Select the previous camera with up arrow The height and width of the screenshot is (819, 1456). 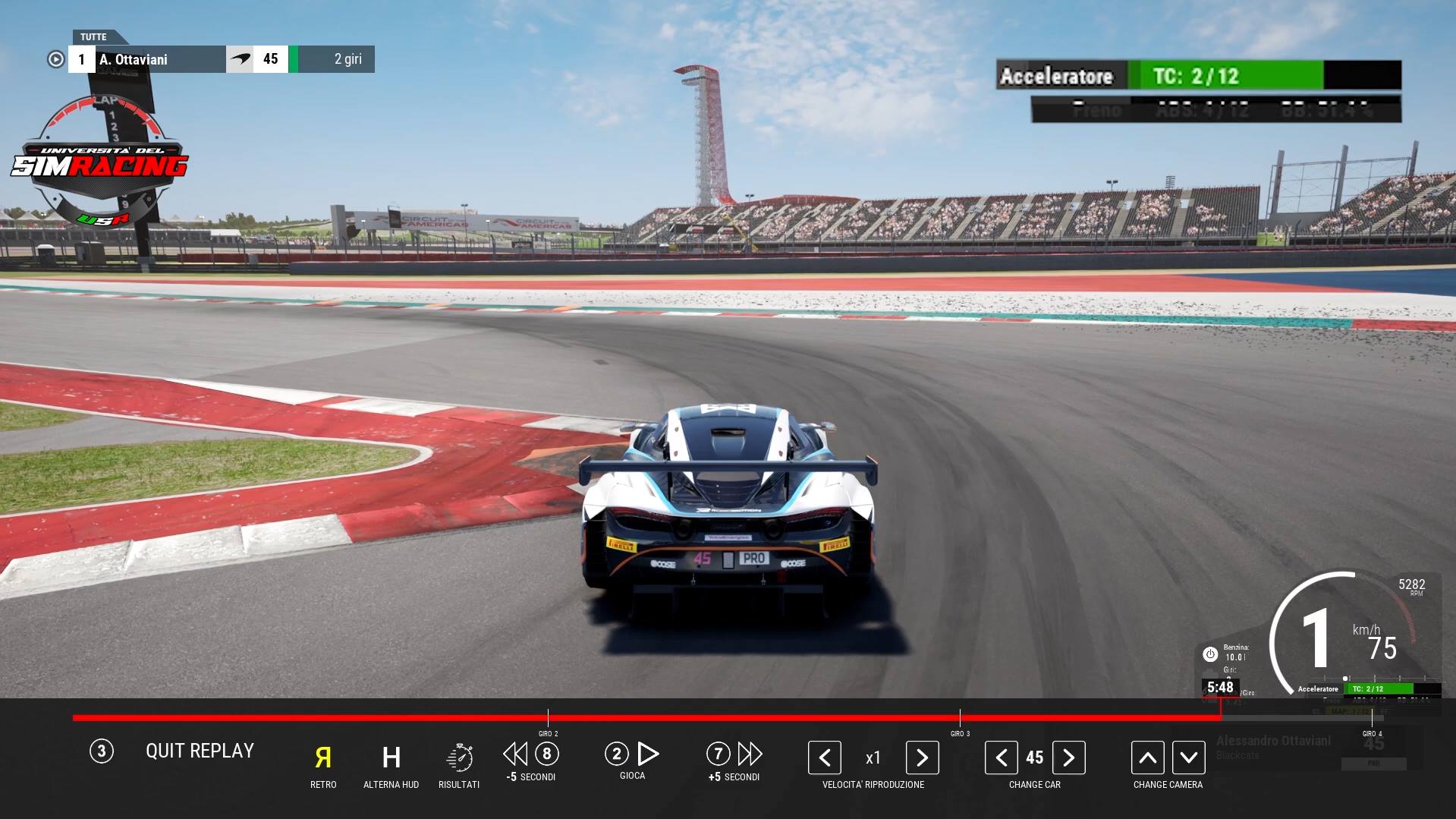[x=1147, y=758]
